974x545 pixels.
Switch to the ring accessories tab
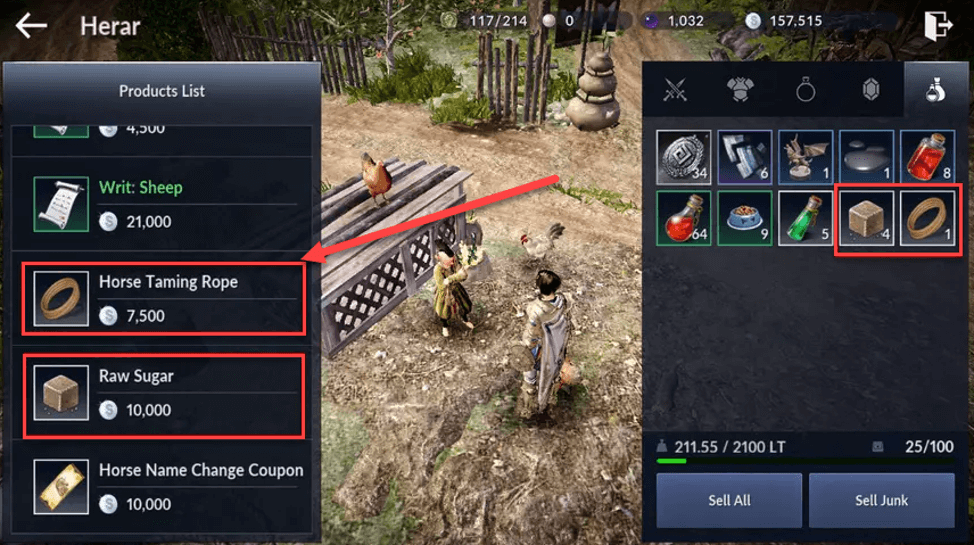click(x=805, y=91)
